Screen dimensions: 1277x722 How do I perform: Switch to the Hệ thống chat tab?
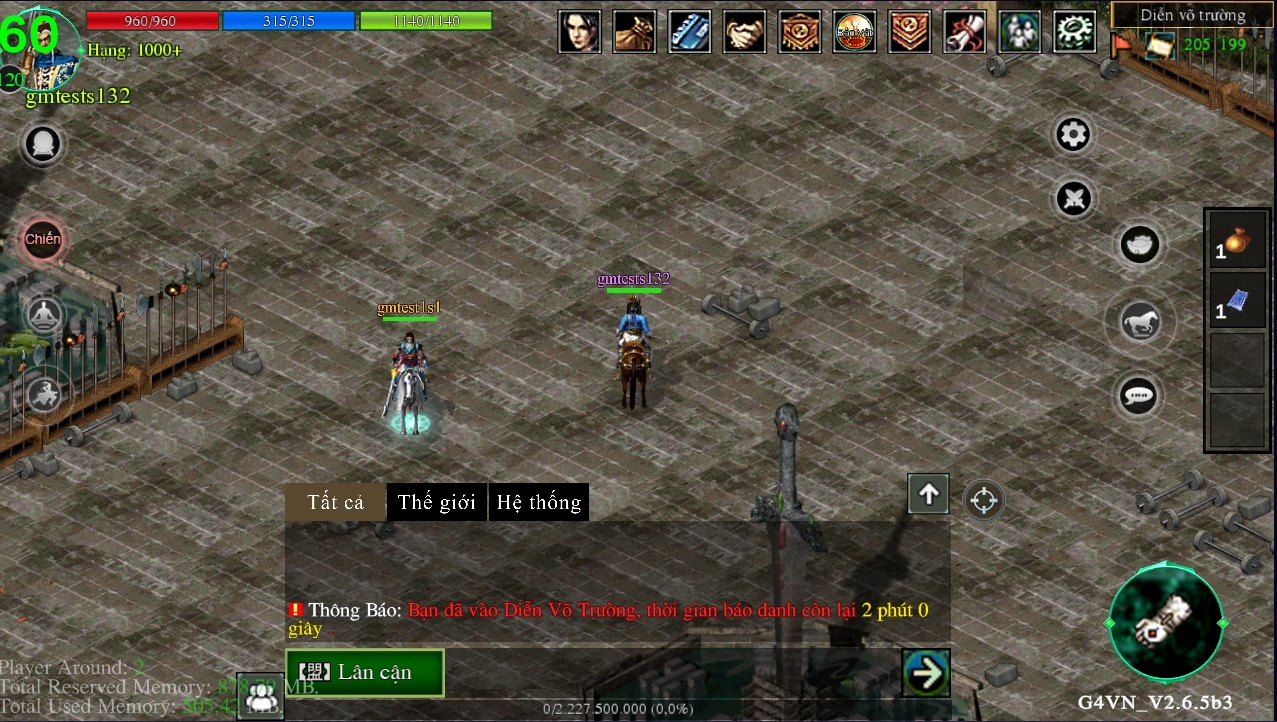pyautogui.click(x=539, y=502)
